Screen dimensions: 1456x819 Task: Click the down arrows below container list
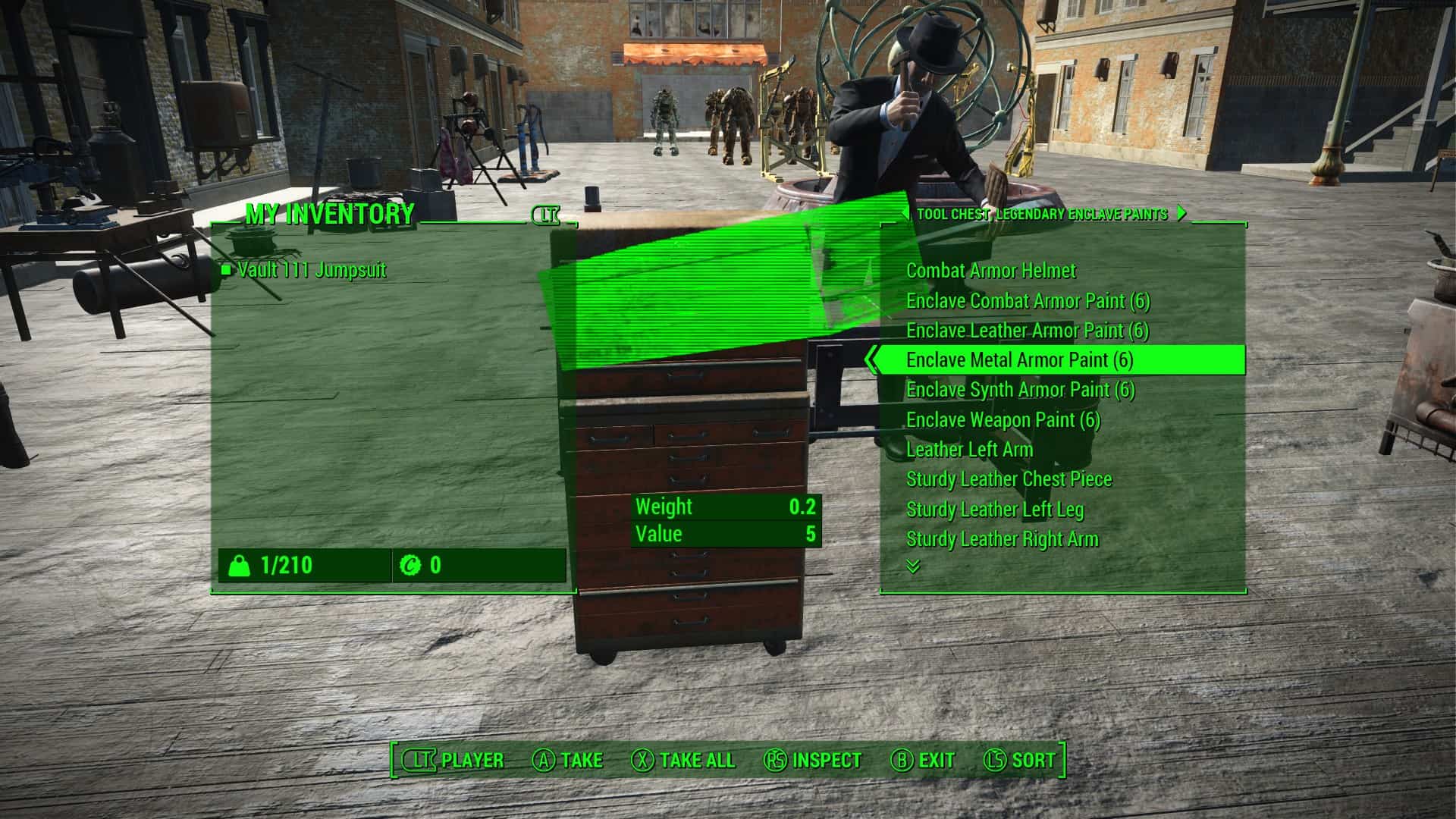[913, 566]
